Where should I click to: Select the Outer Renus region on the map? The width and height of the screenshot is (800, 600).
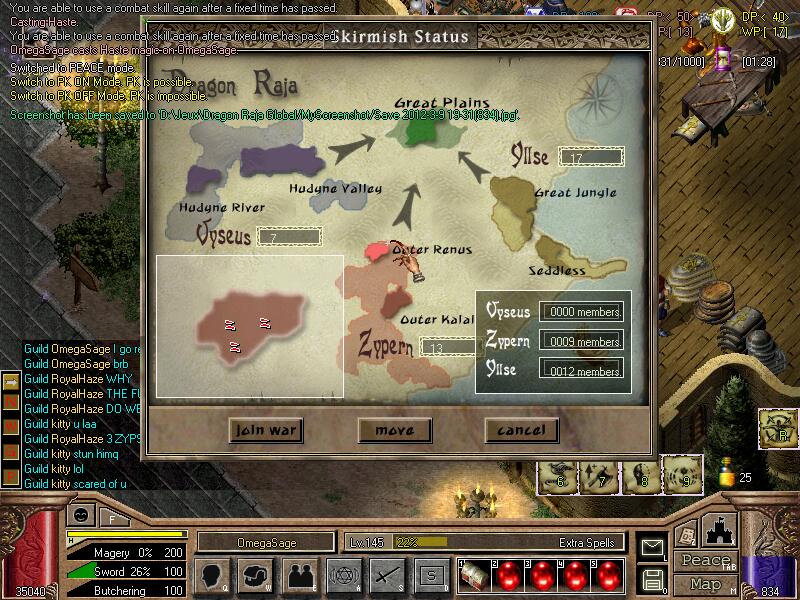(378, 251)
